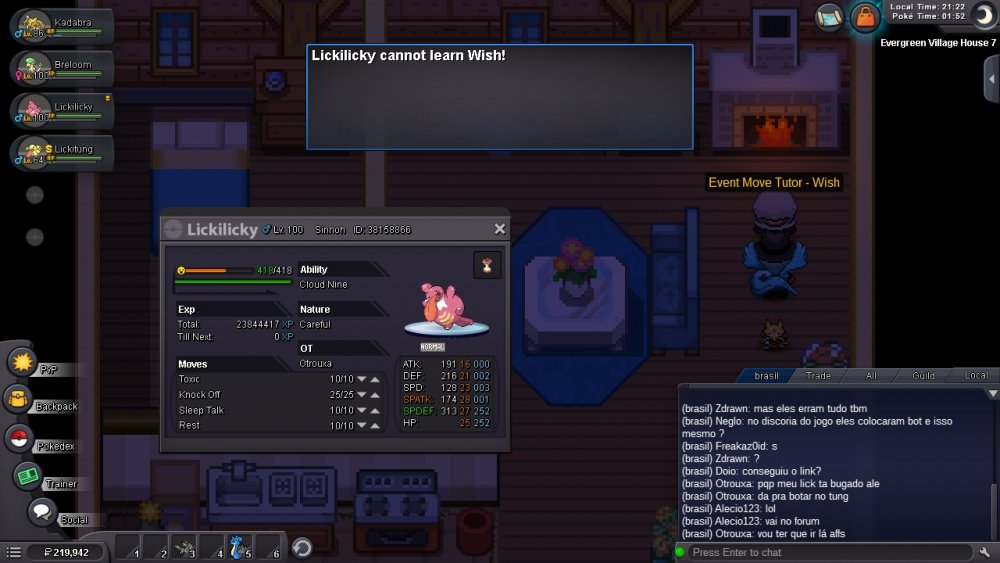Switch to the Guild chat tab
The height and width of the screenshot is (563, 1000).
[923, 376]
